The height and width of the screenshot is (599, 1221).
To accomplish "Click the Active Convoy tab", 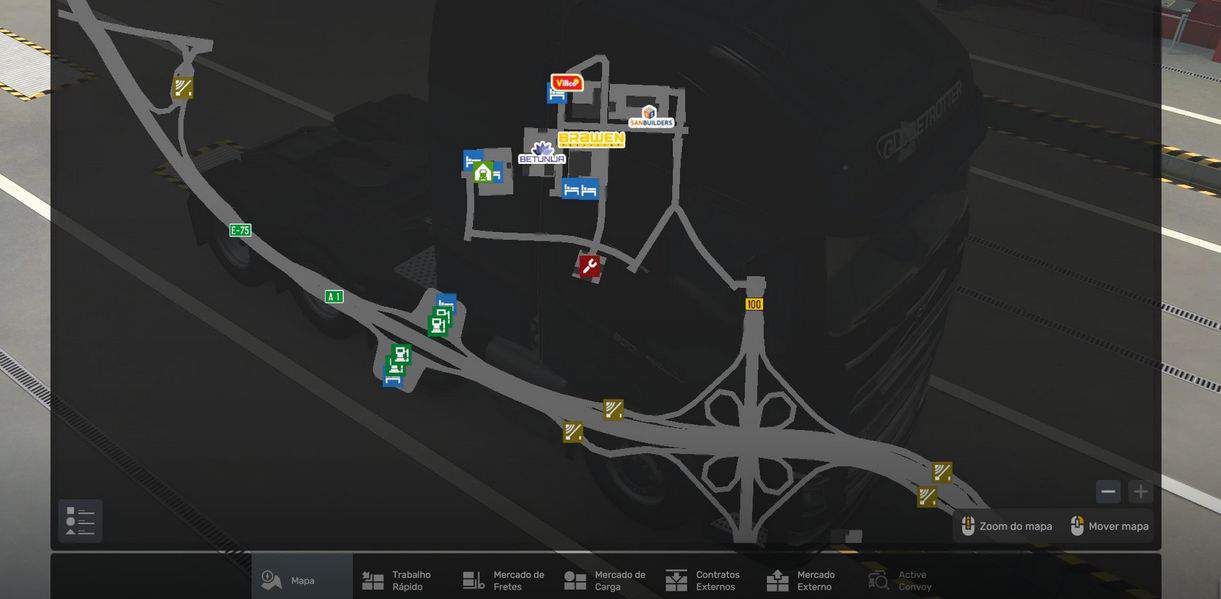I will point(898,580).
